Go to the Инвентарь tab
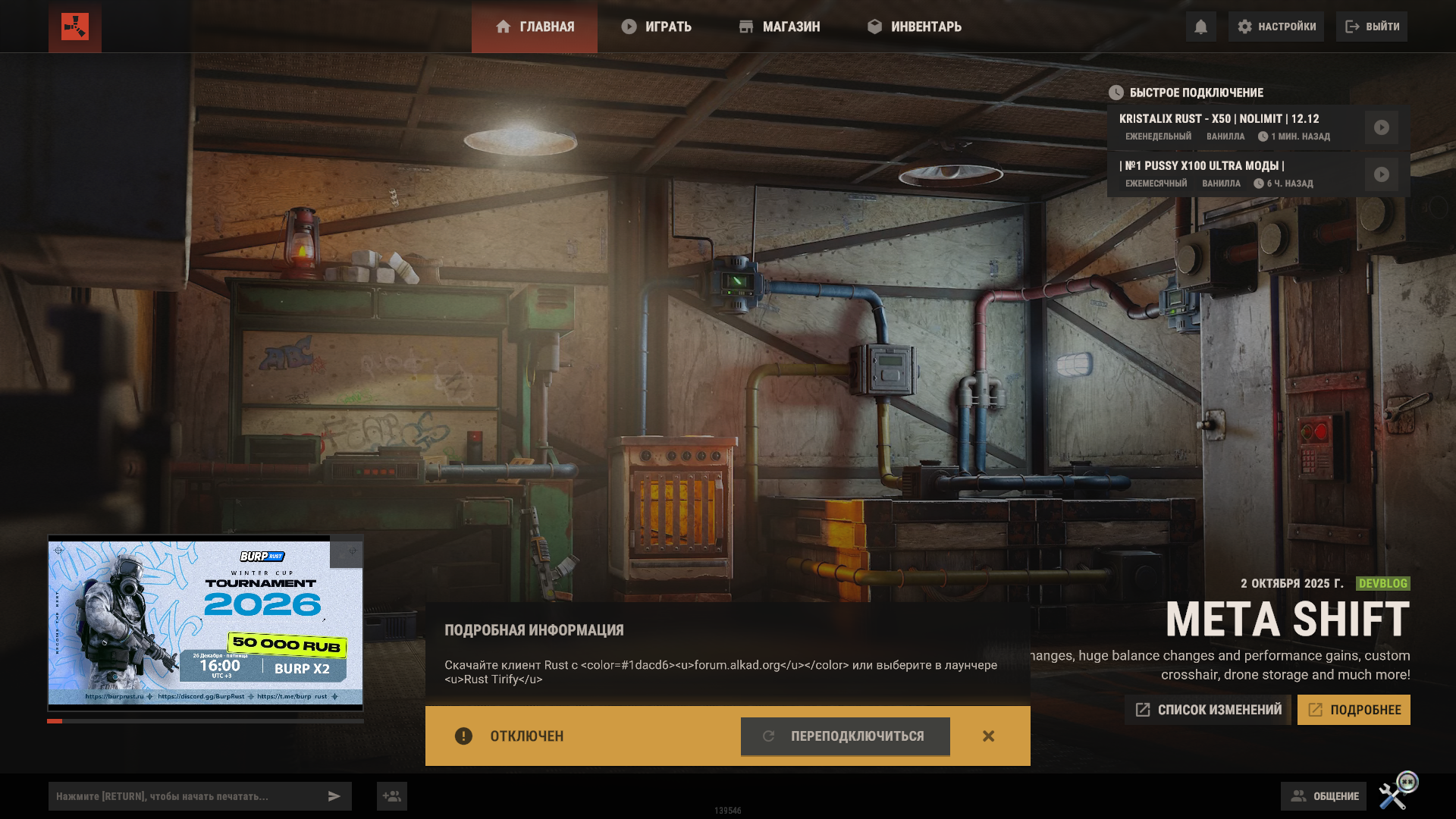Image resolution: width=1456 pixels, height=819 pixels. [915, 27]
